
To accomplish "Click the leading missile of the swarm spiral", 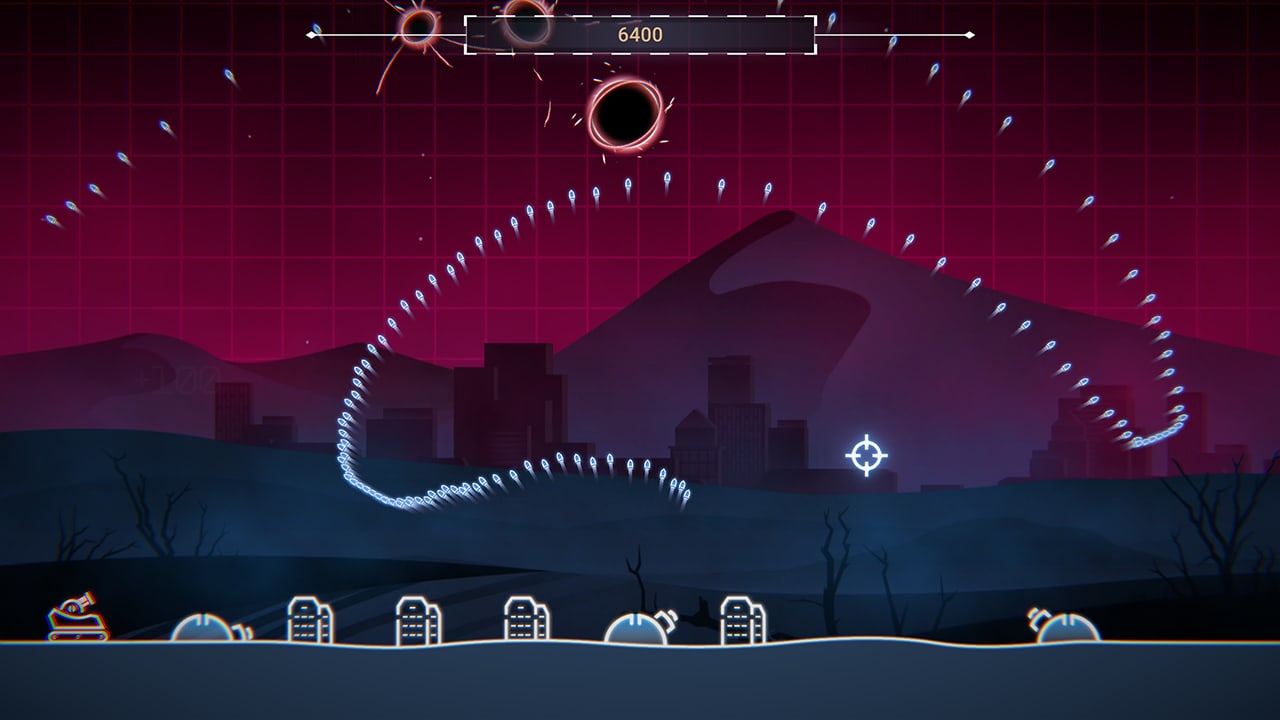I will [x=686, y=494].
